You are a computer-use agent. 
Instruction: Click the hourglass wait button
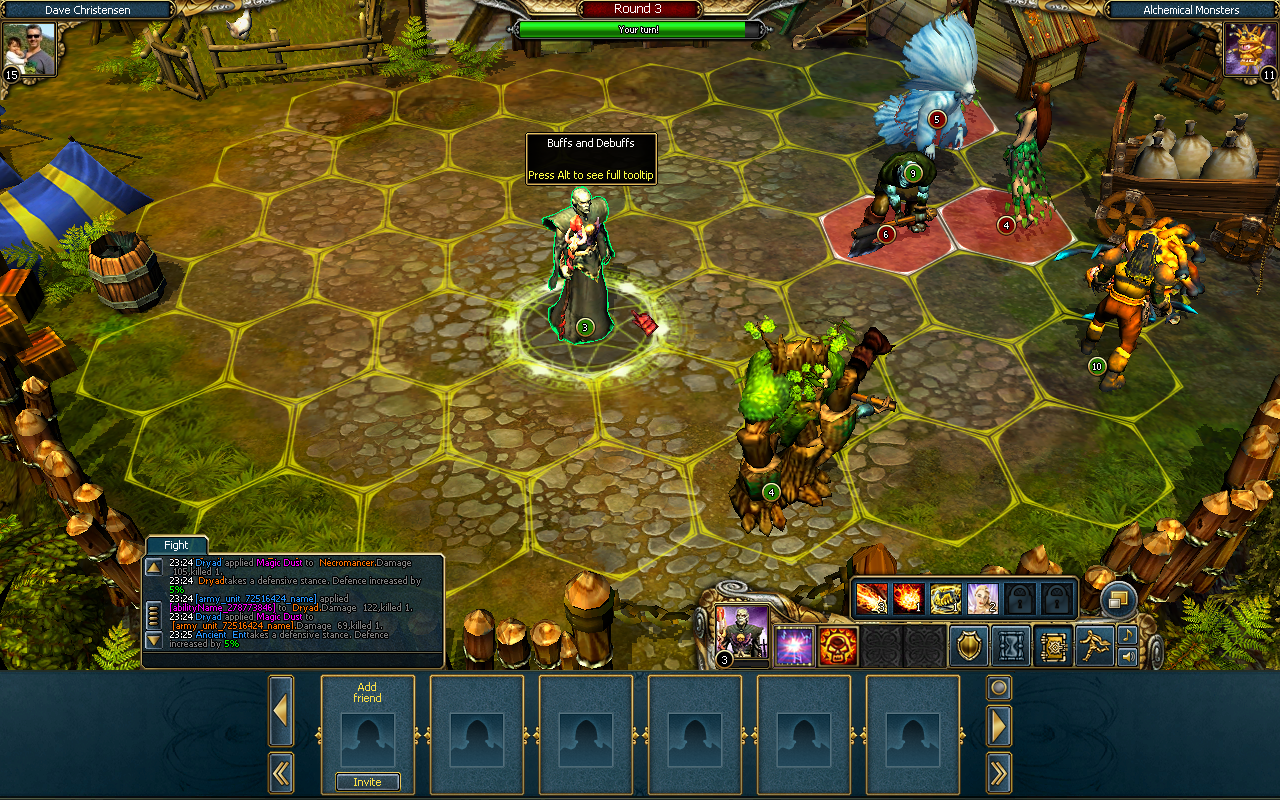click(1011, 646)
